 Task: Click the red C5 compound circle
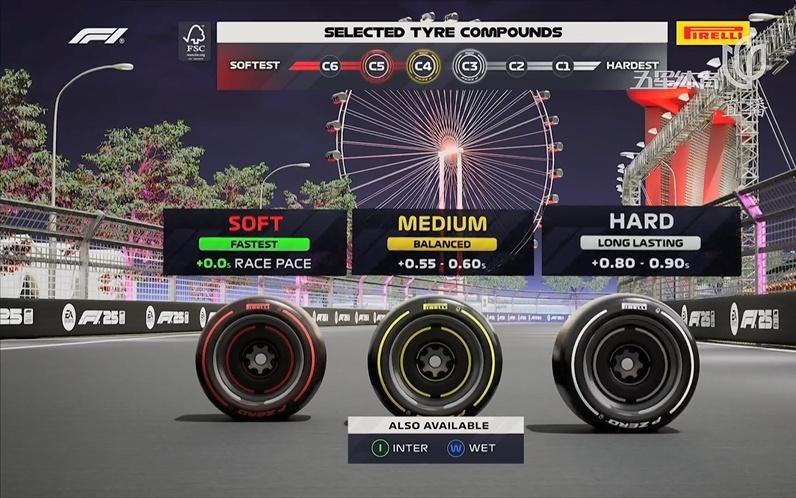(377, 66)
